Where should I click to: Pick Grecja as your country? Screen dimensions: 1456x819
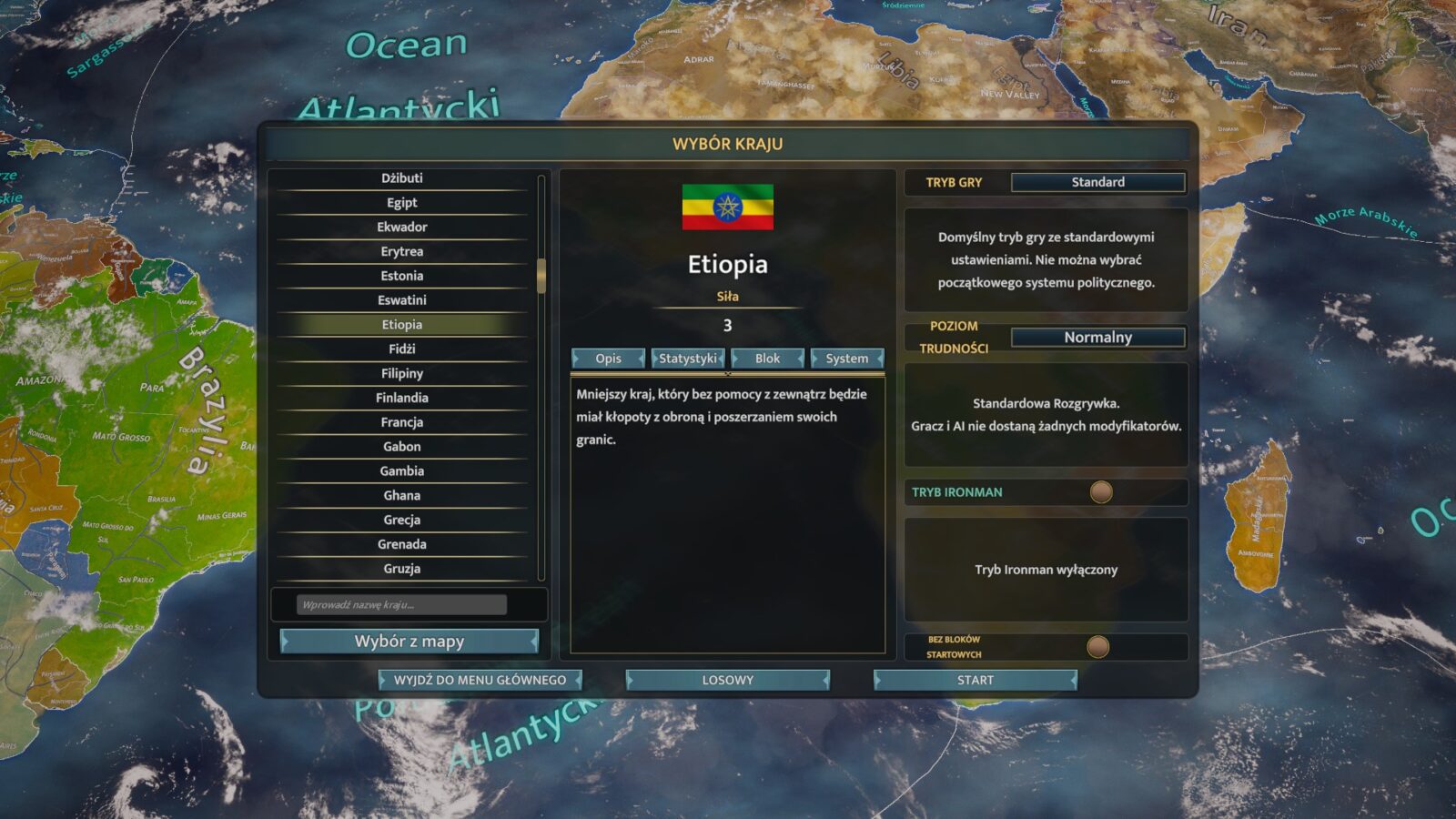coord(401,520)
